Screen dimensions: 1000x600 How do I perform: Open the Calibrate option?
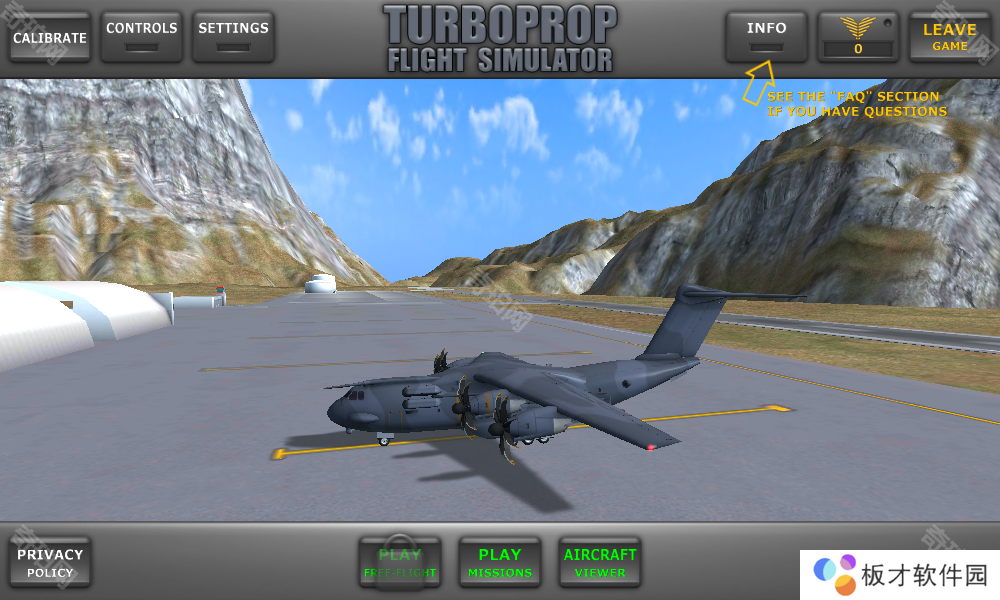pos(50,38)
